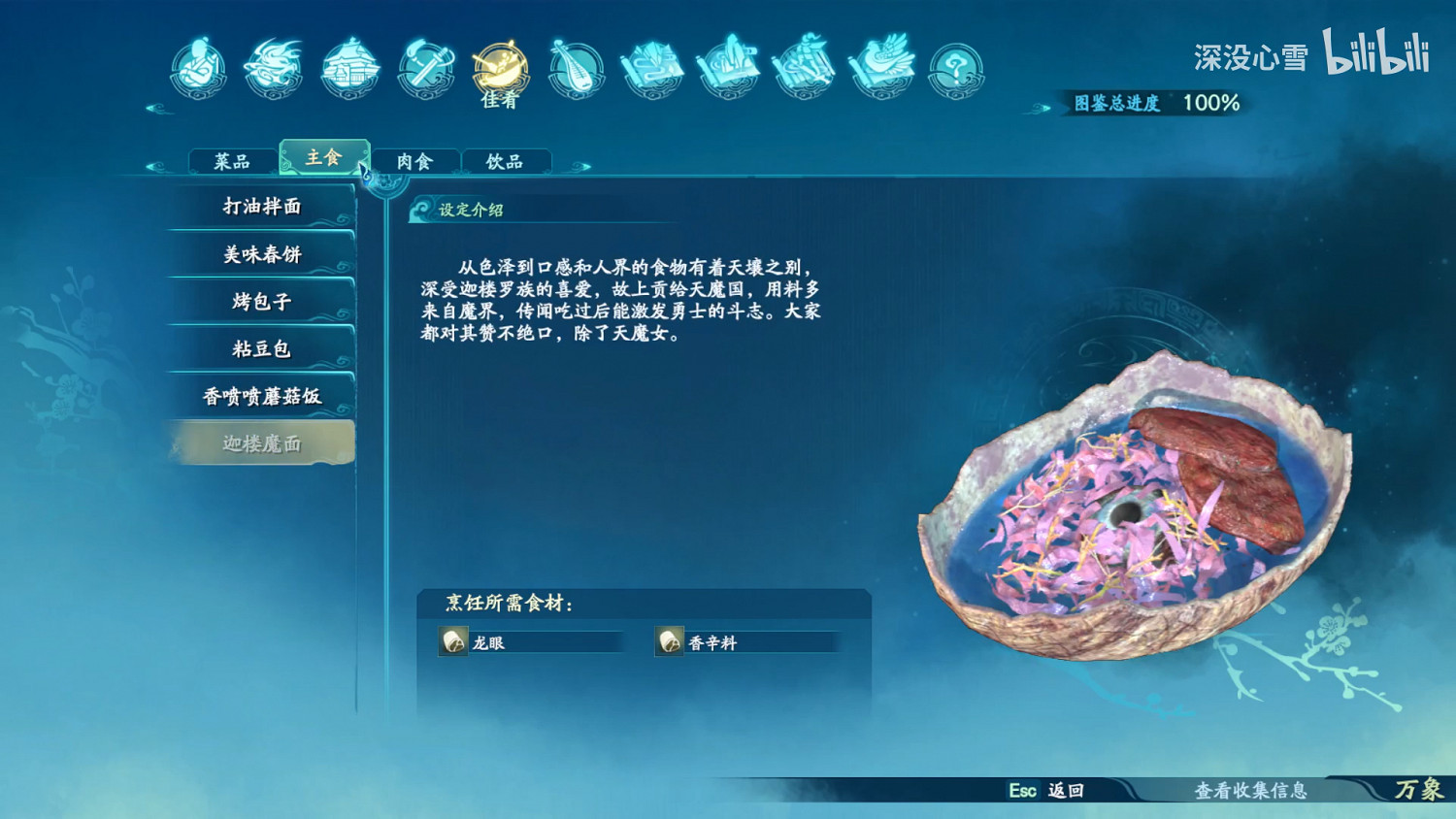The width and height of the screenshot is (1456, 819).
Task: Select the sword and brush weapons icon
Action: 424,68
